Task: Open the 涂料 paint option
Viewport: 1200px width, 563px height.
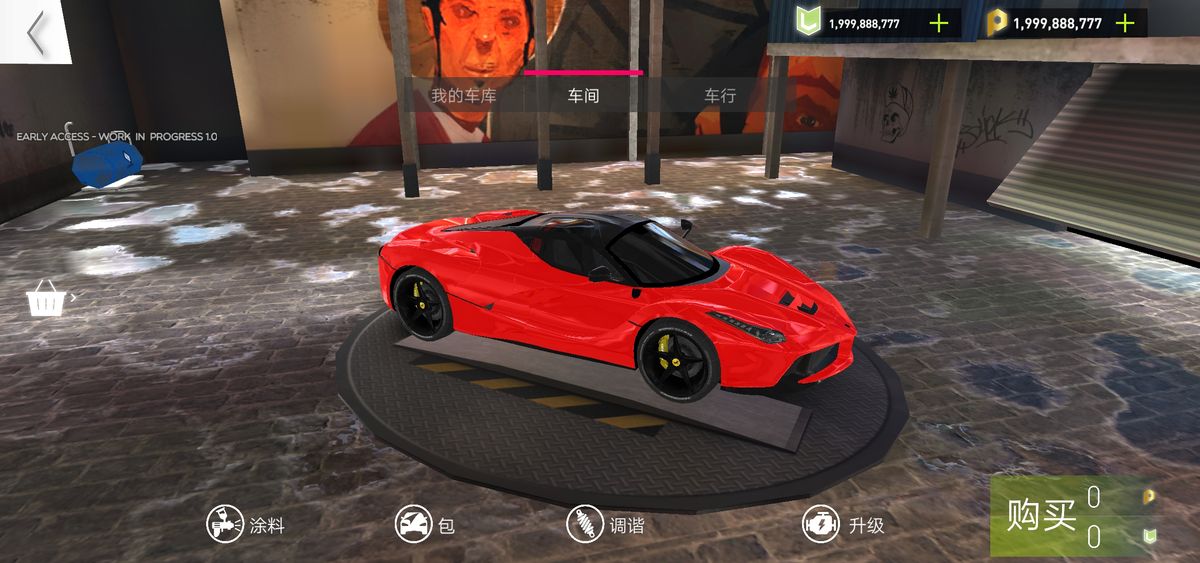Action: point(246,524)
